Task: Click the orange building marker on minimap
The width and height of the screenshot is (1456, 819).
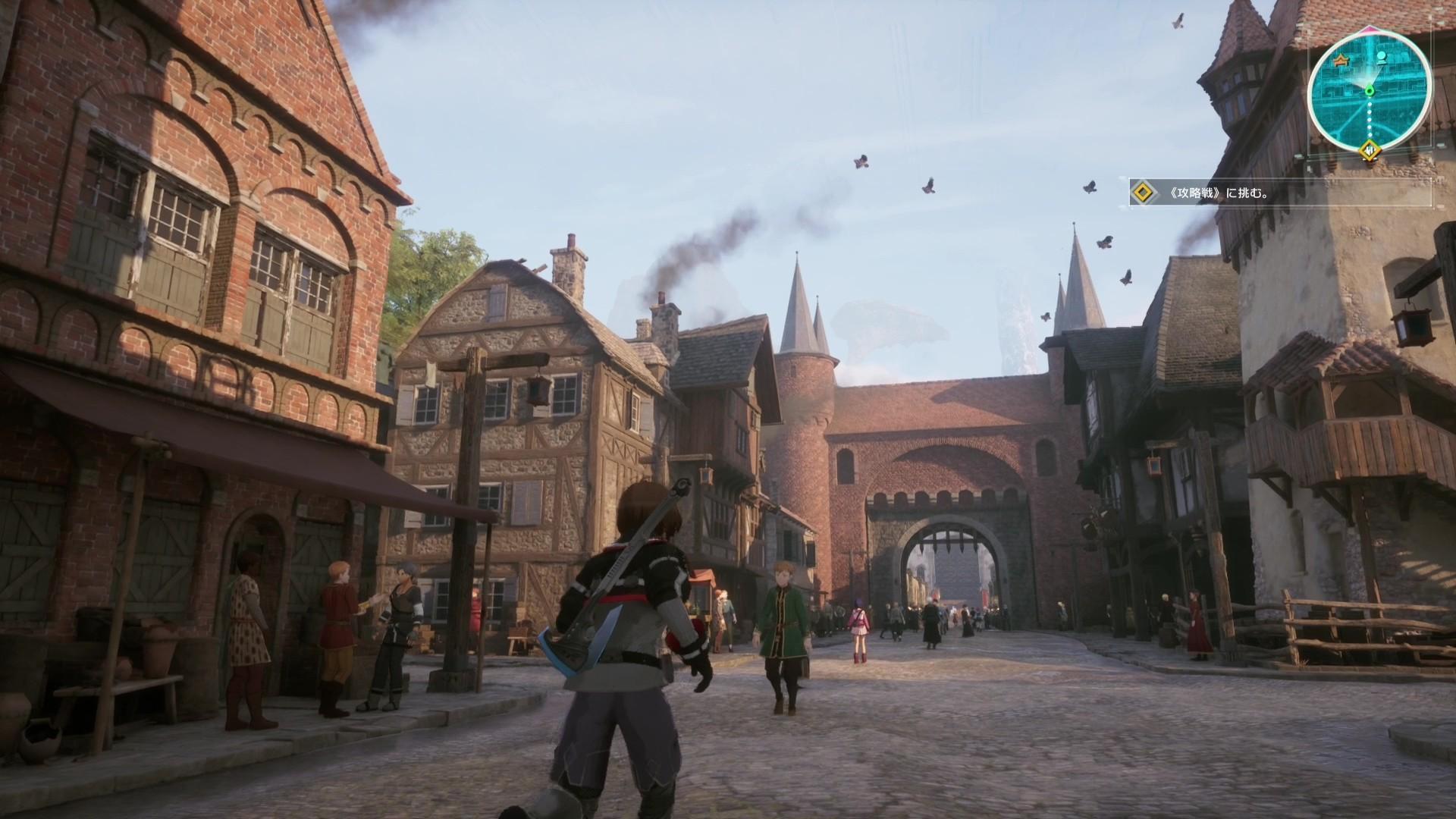Action: tap(1342, 58)
